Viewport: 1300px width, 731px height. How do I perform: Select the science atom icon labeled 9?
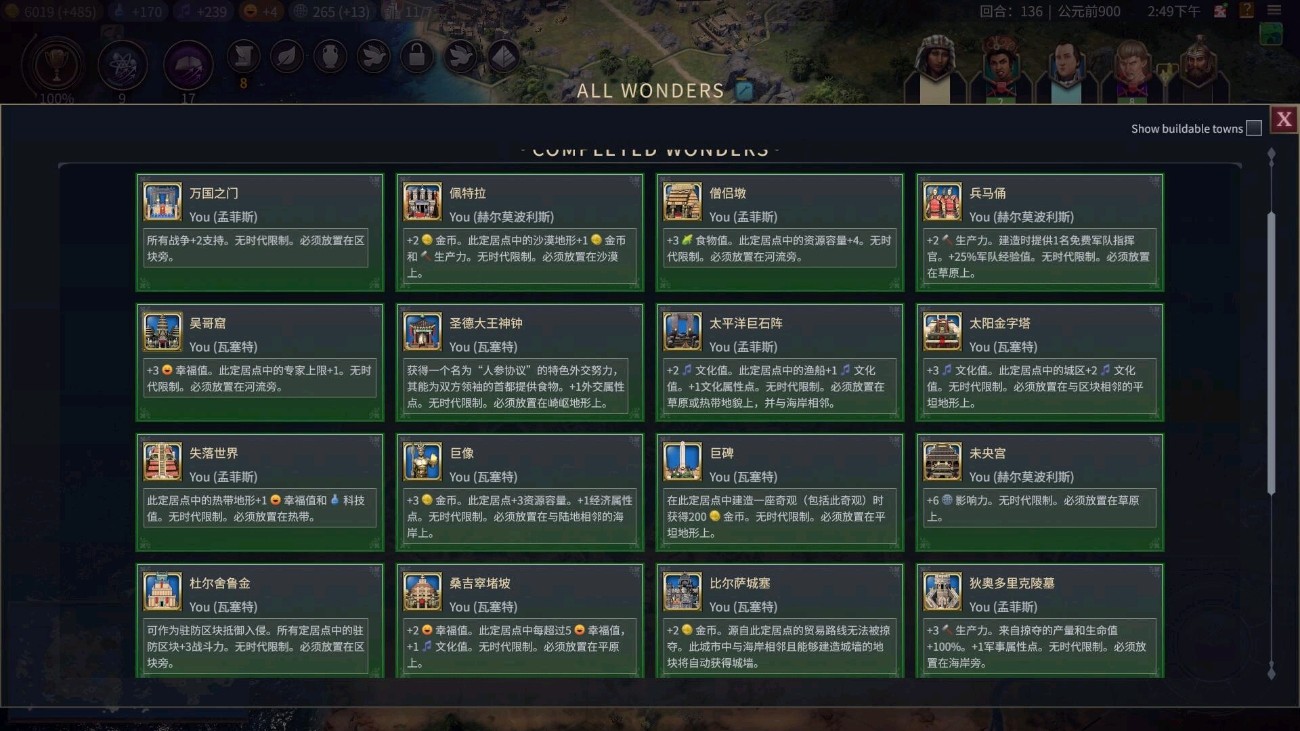122,66
